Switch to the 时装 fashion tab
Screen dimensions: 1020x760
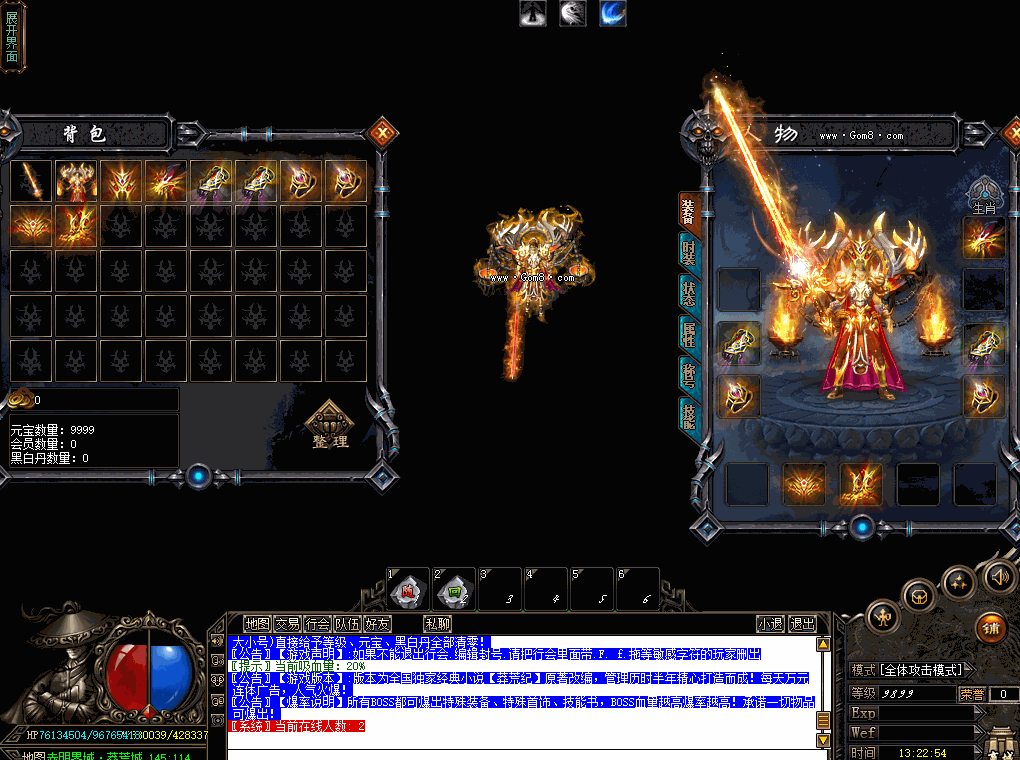(689, 253)
